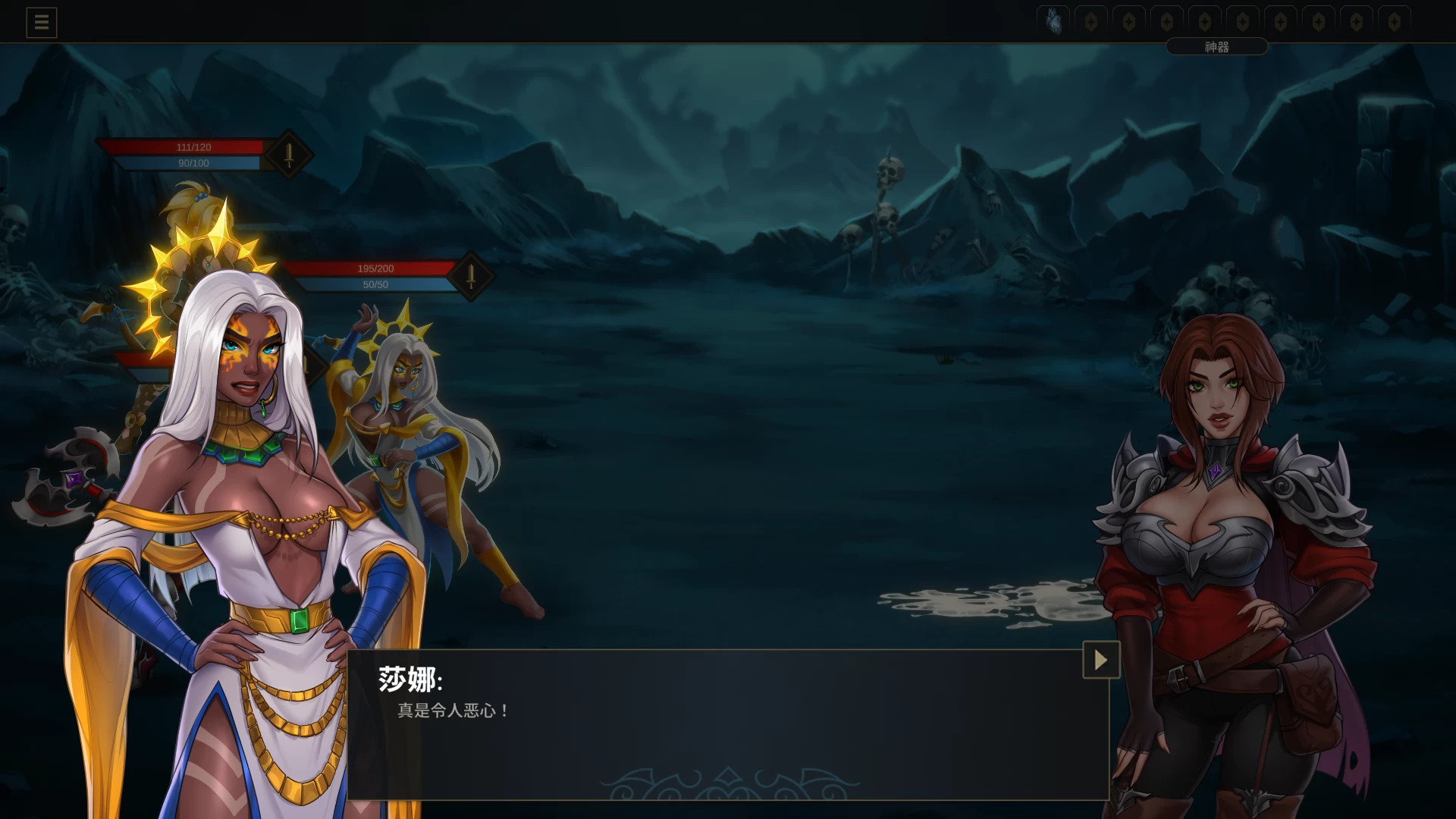Open the hamburger menu in the top-left corner
1456x819 pixels.
(x=42, y=22)
